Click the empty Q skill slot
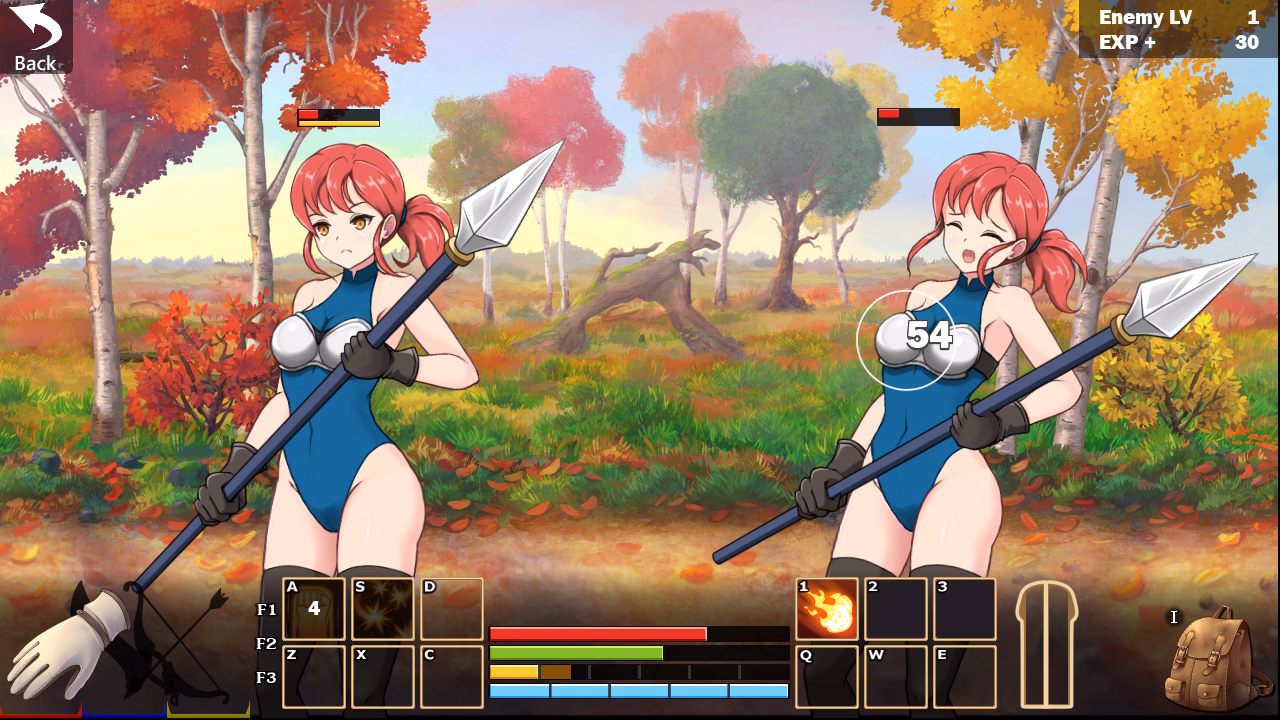Screen dimensions: 1280x720 pyautogui.click(x=827, y=675)
